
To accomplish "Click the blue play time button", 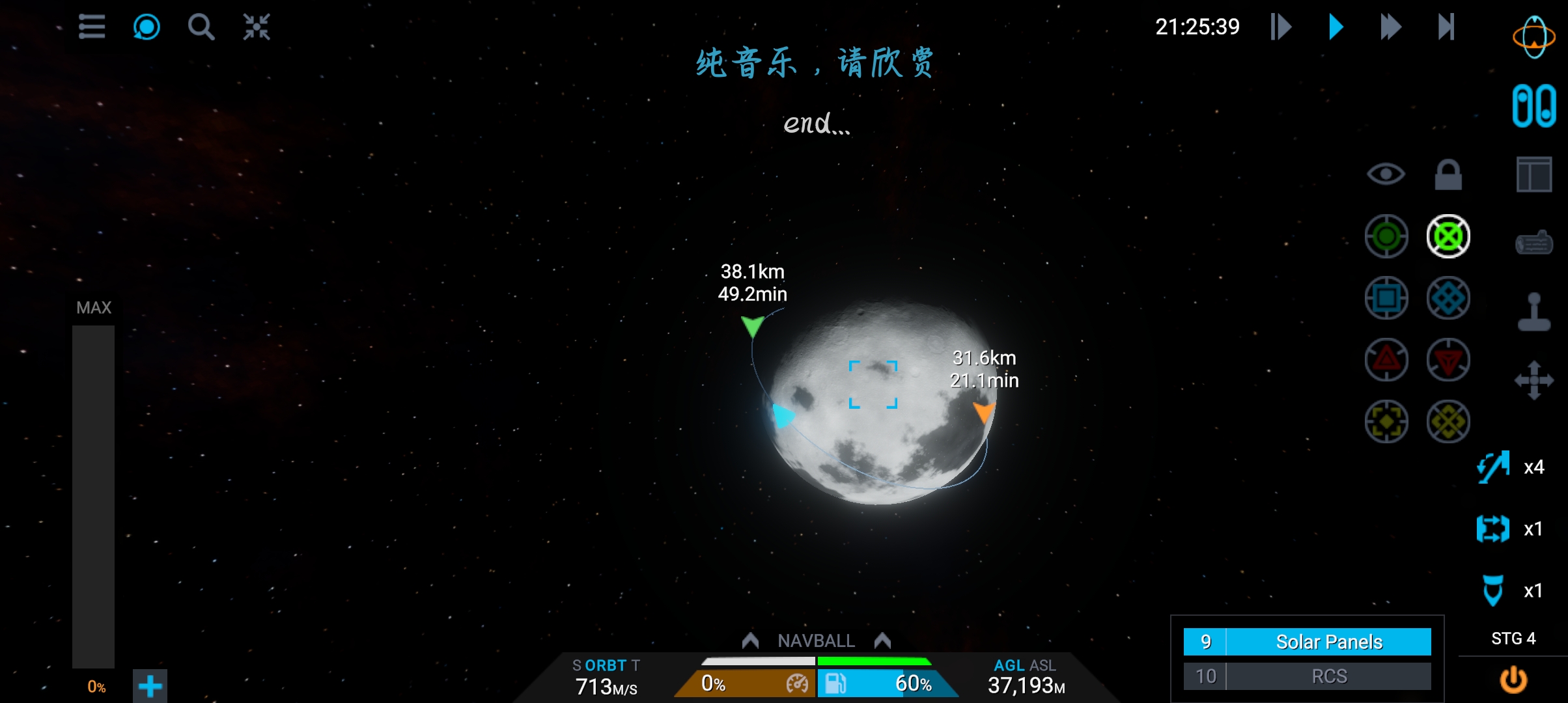I will 1336,27.
